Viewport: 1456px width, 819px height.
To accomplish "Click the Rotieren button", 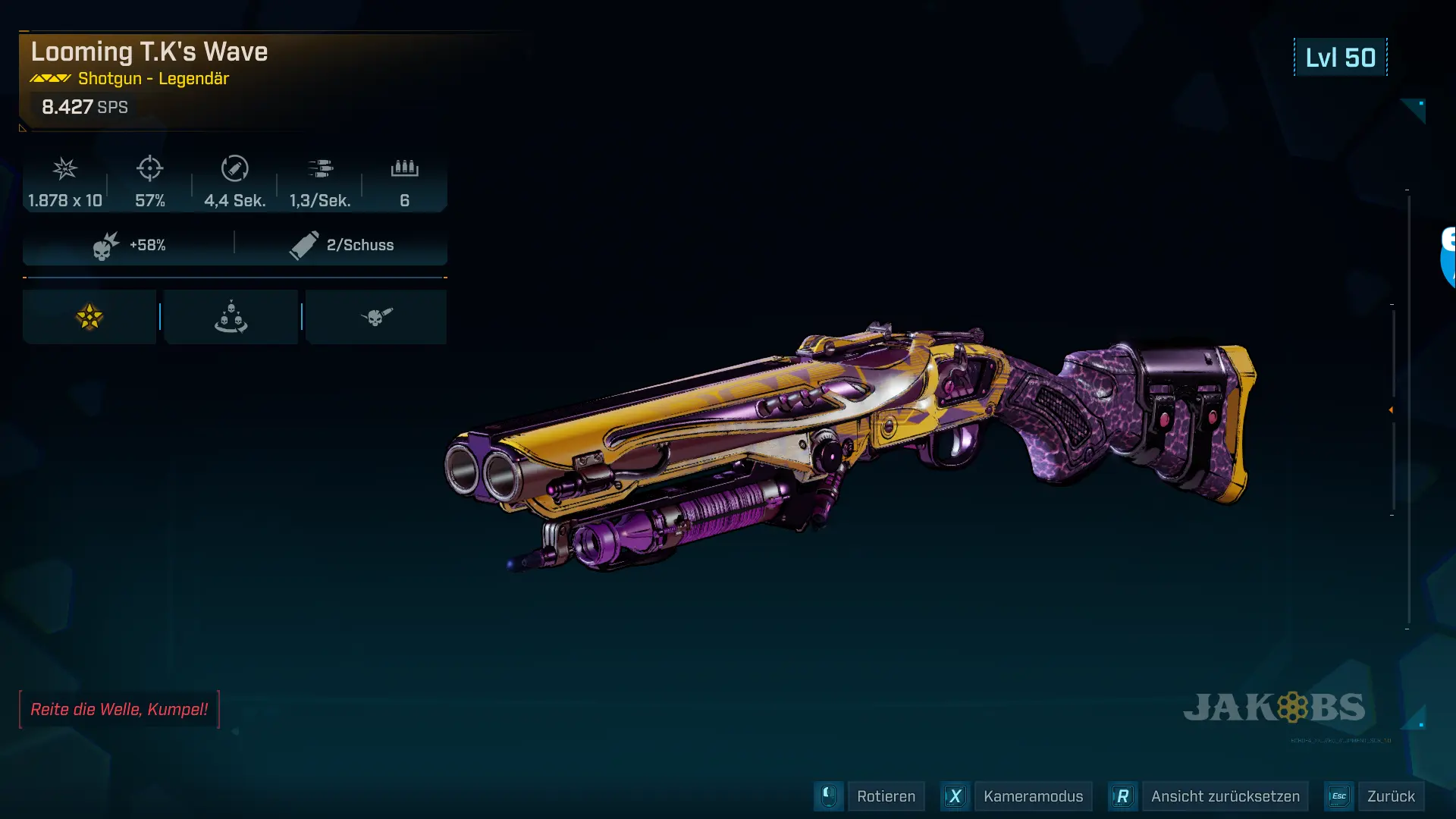I will pyautogui.click(x=885, y=796).
